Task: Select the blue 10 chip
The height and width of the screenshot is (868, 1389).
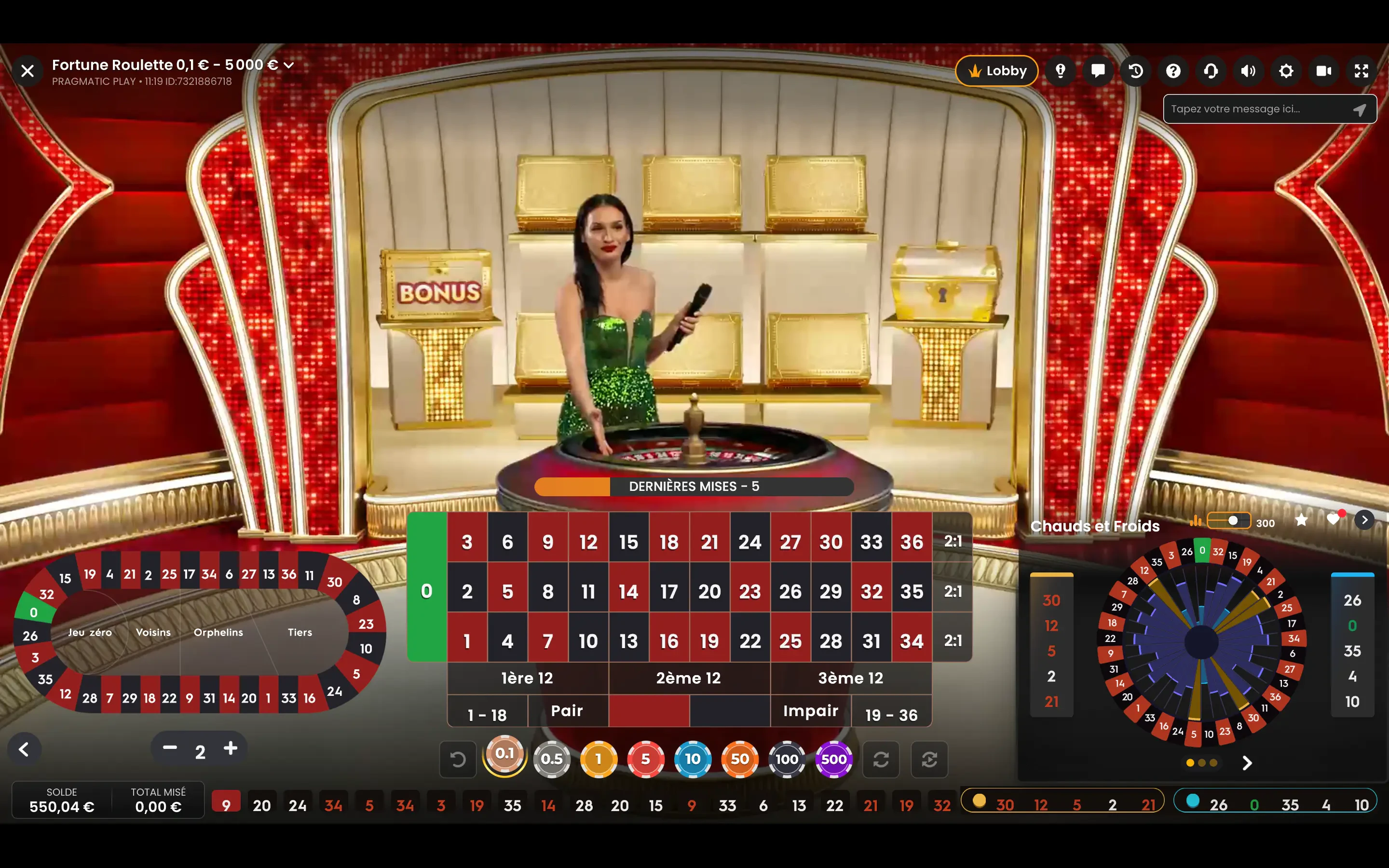Action: [x=693, y=759]
